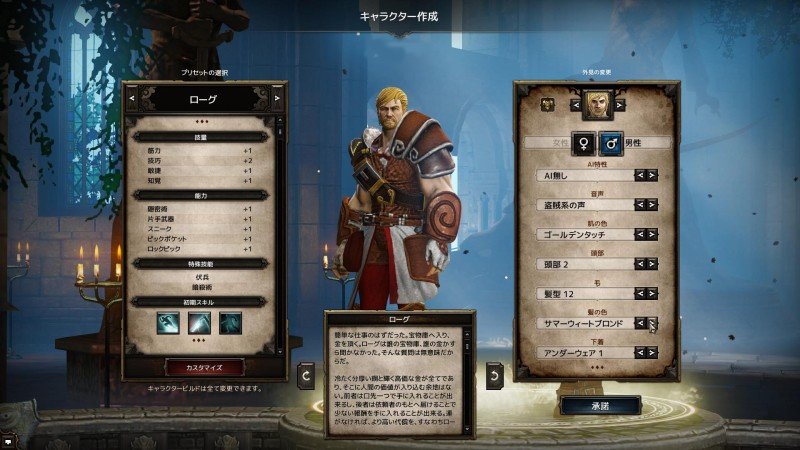
Task: Rotate character right with the curved arrow
Action: coord(494,376)
